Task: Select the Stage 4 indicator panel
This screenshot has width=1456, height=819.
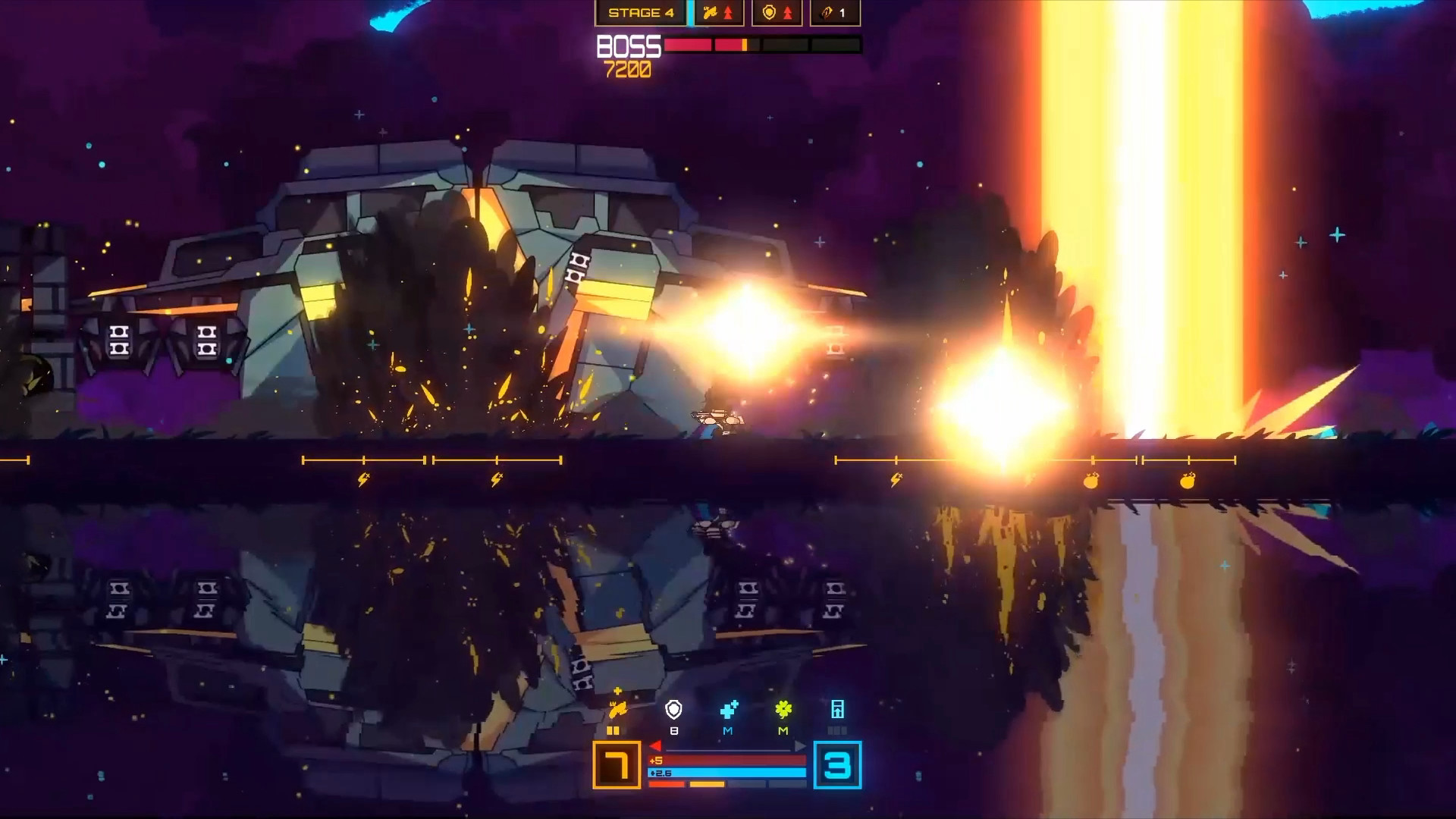Action: 640,13
